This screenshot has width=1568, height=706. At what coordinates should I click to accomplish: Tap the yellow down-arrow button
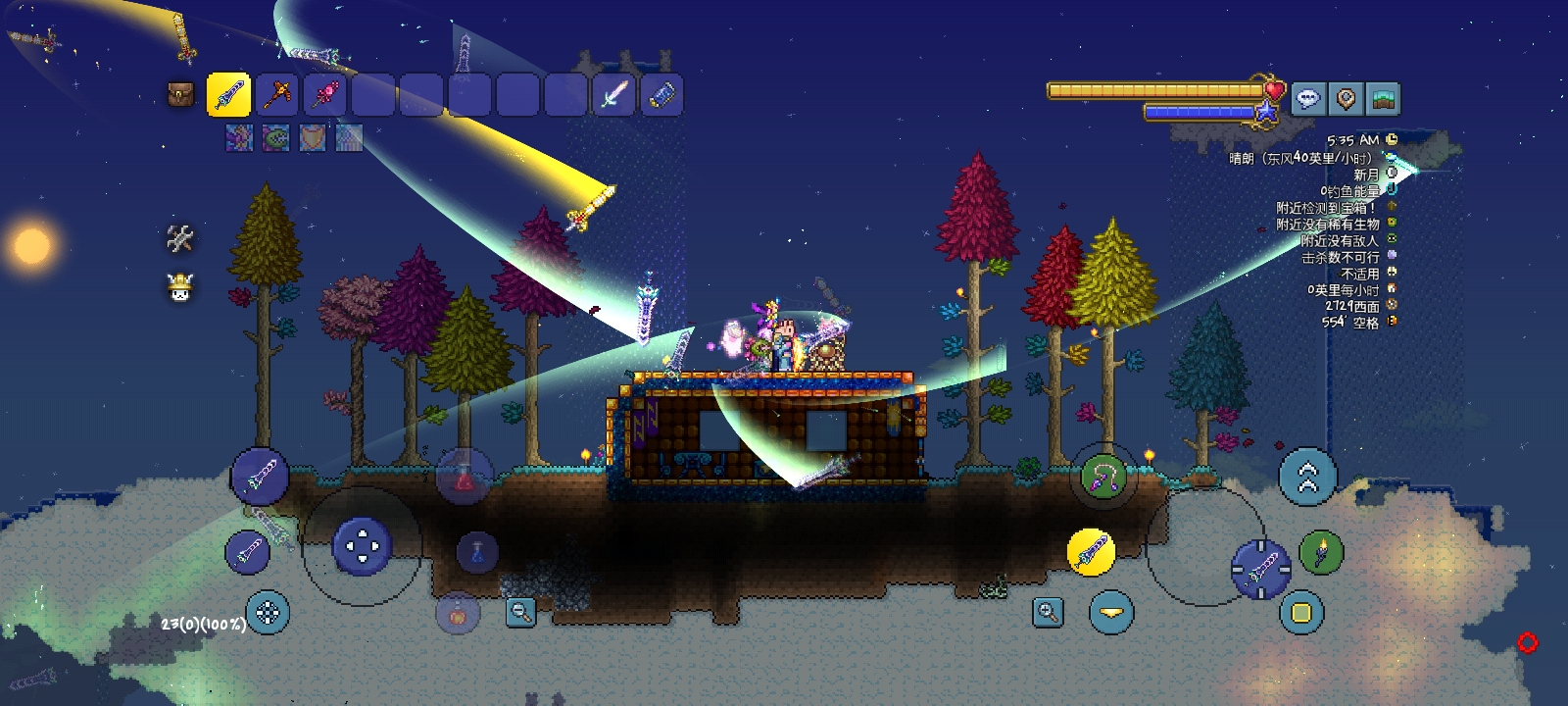coord(1110,613)
